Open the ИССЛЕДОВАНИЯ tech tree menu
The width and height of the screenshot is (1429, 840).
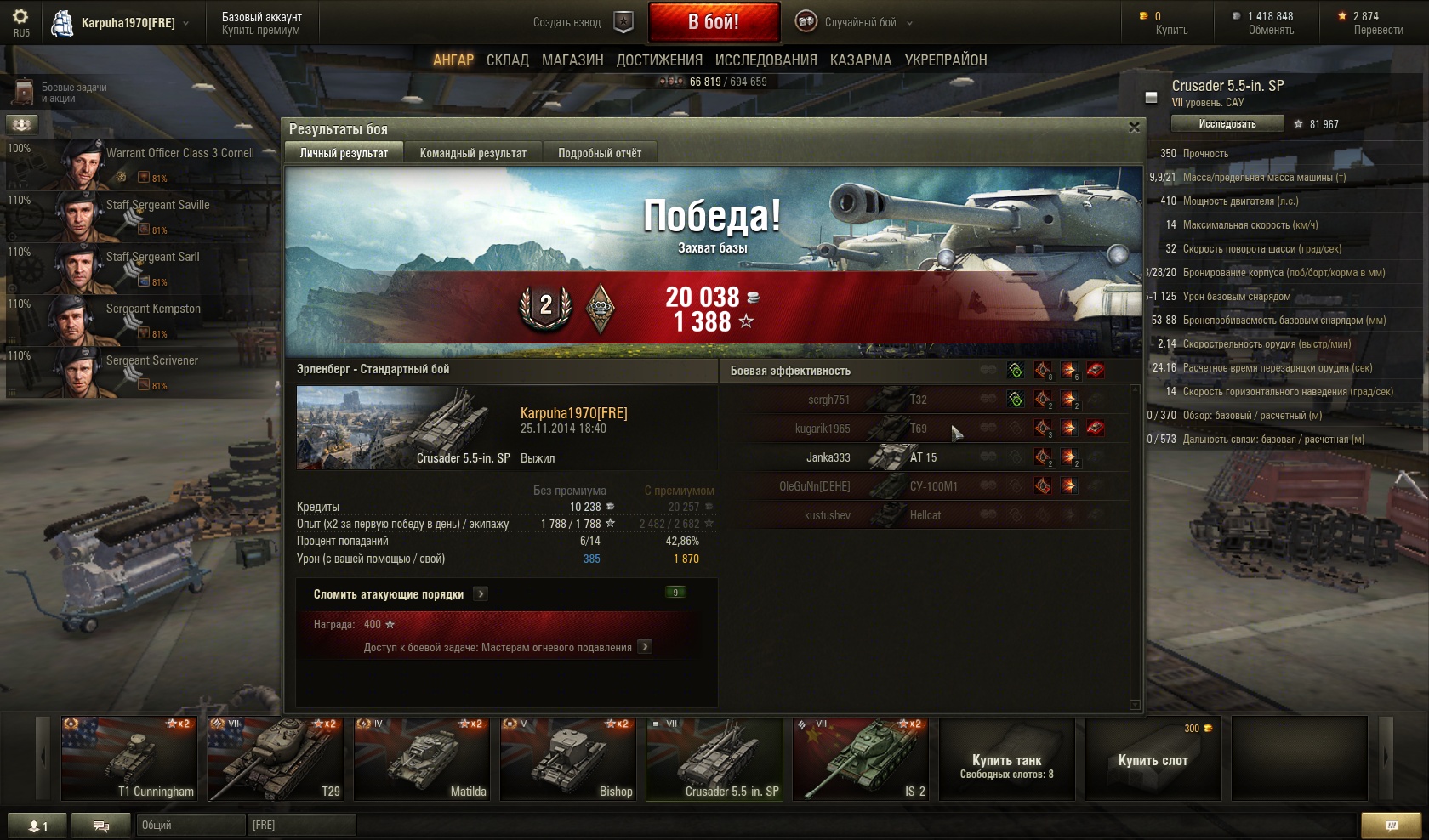[766, 60]
